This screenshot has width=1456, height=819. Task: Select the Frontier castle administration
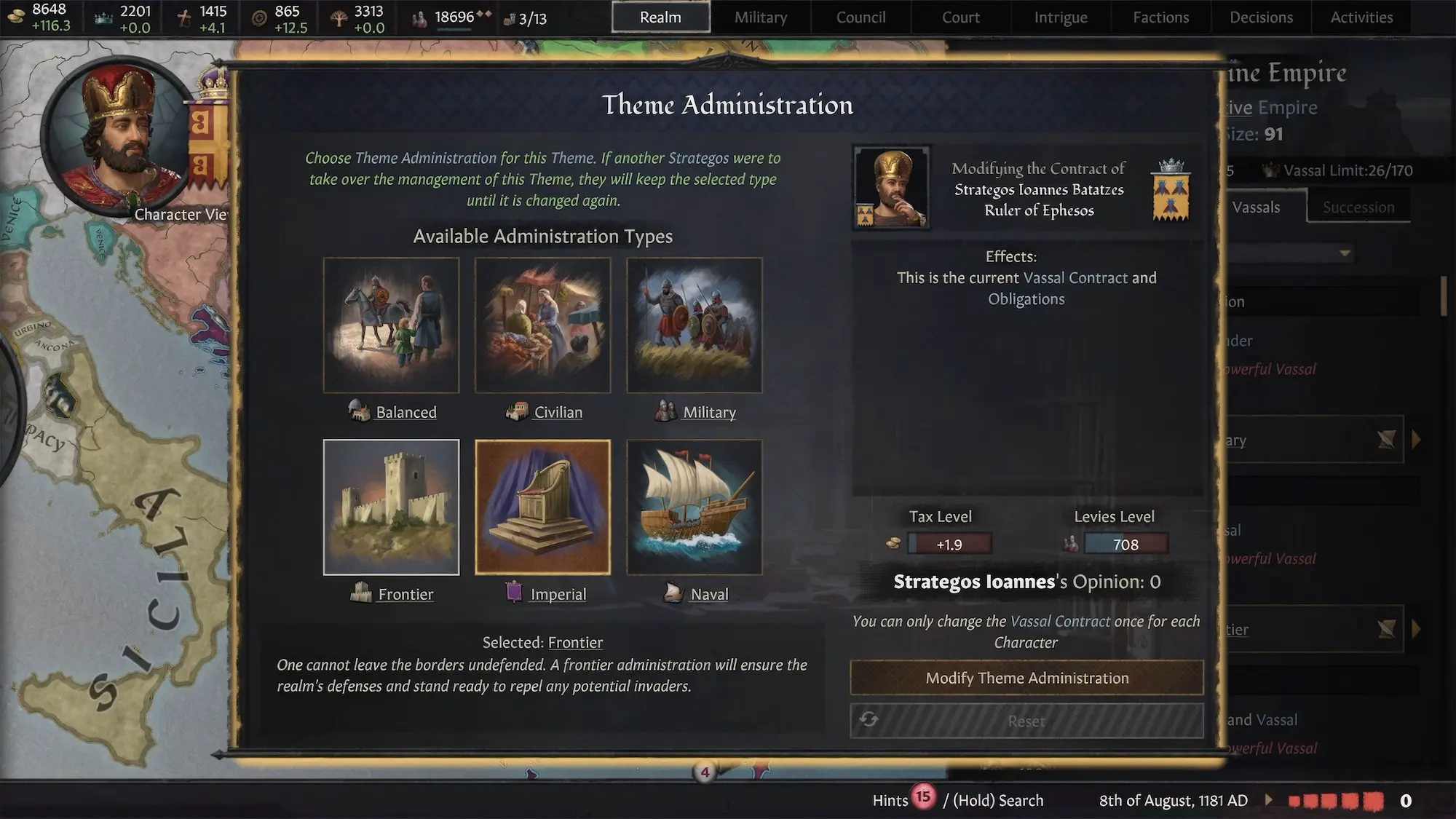pyautogui.click(x=391, y=507)
